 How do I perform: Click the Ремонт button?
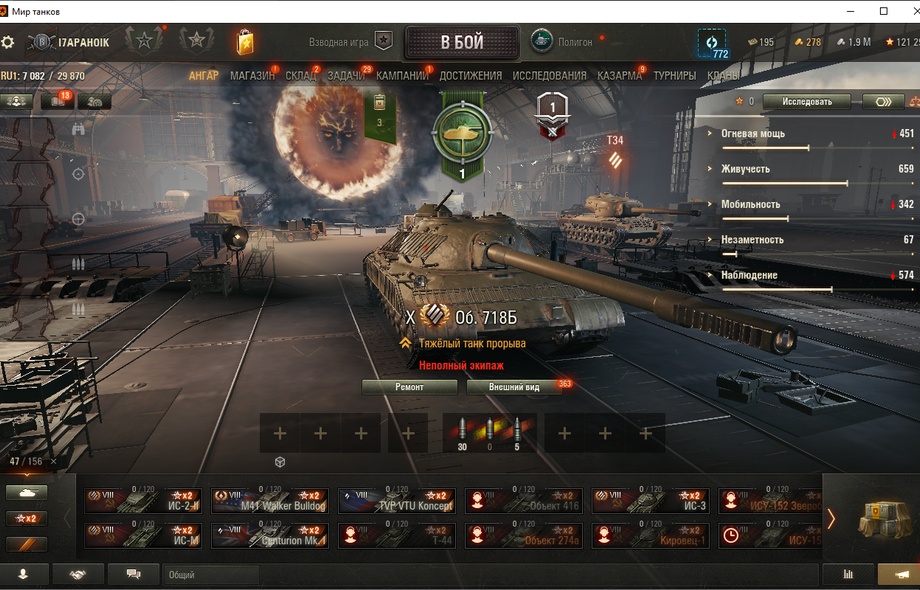pyautogui.click(x=409, y=387)
